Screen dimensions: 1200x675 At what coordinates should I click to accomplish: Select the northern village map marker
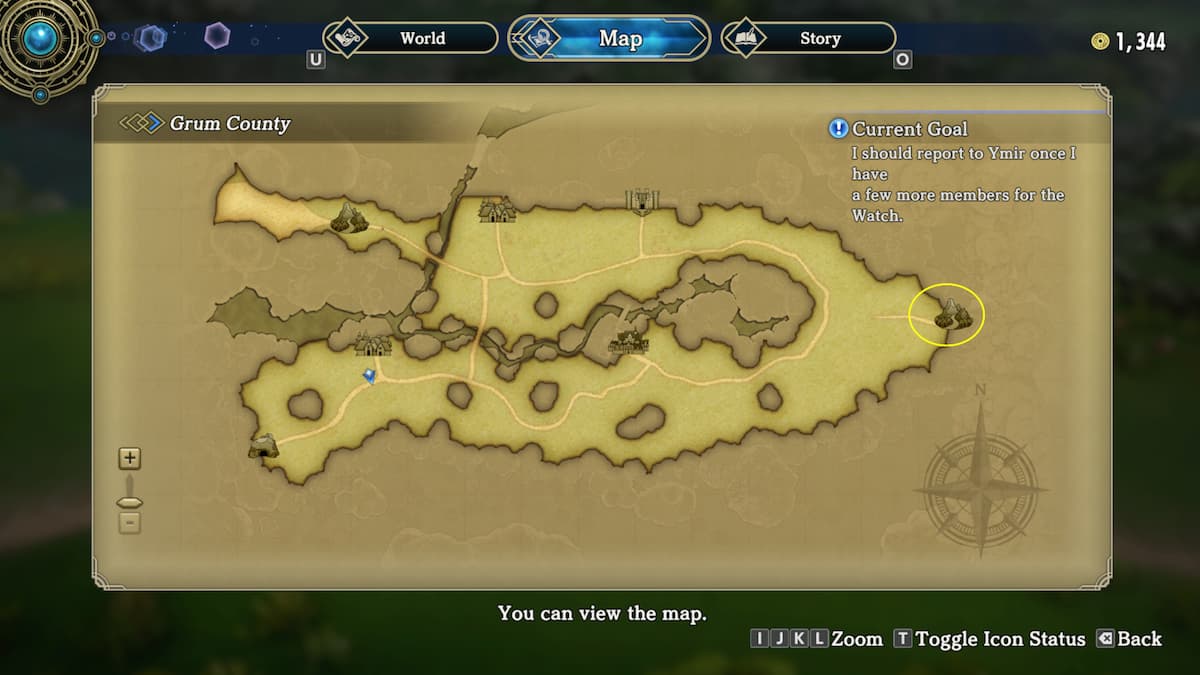click(x=497, y=210)
